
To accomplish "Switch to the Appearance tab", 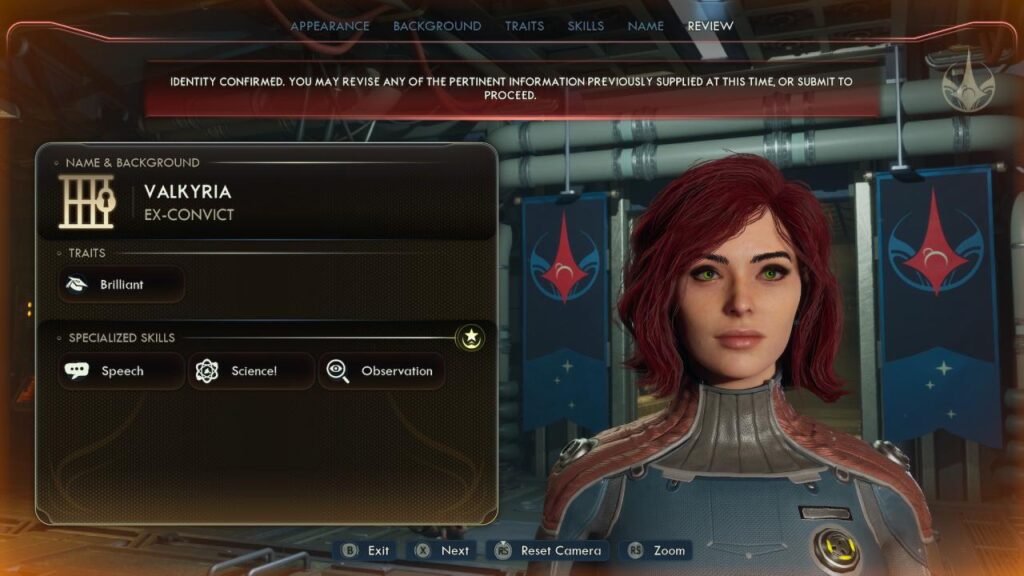I will pyautogui.click(x=329, y=26).
